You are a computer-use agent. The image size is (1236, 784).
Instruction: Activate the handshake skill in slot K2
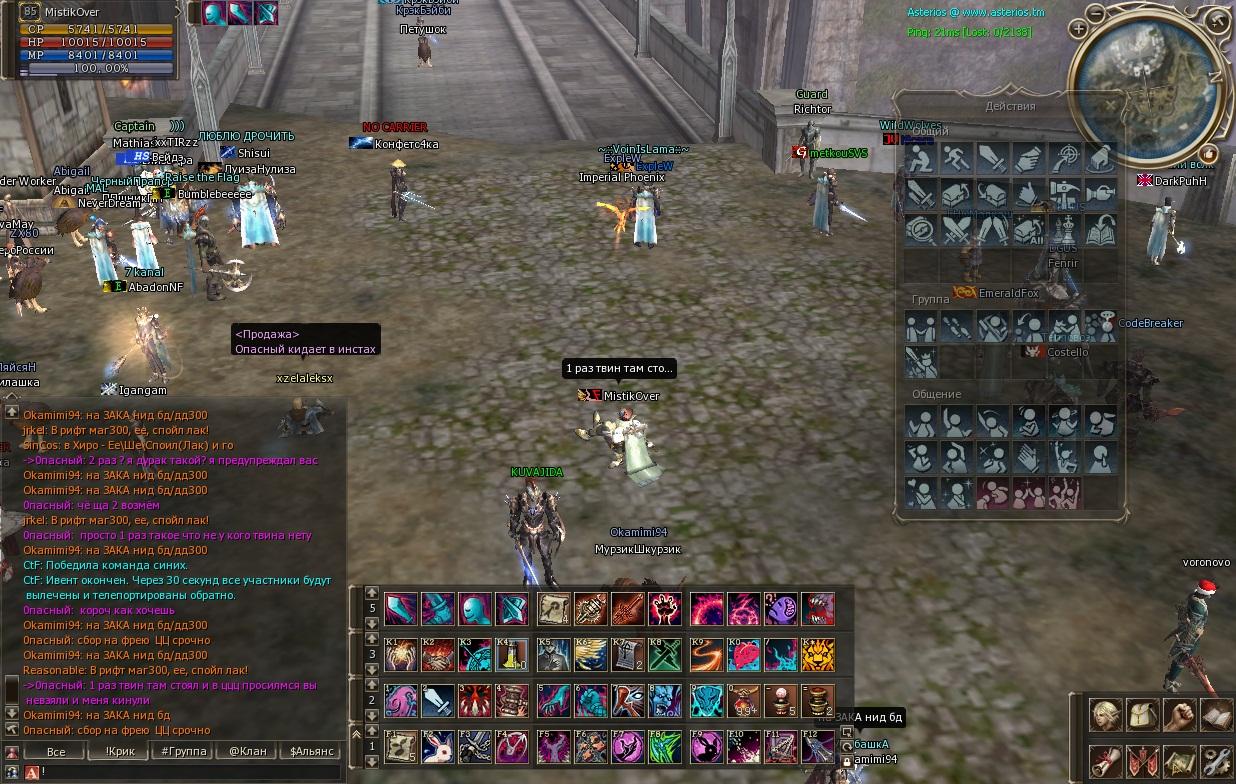tap(438, 655)
